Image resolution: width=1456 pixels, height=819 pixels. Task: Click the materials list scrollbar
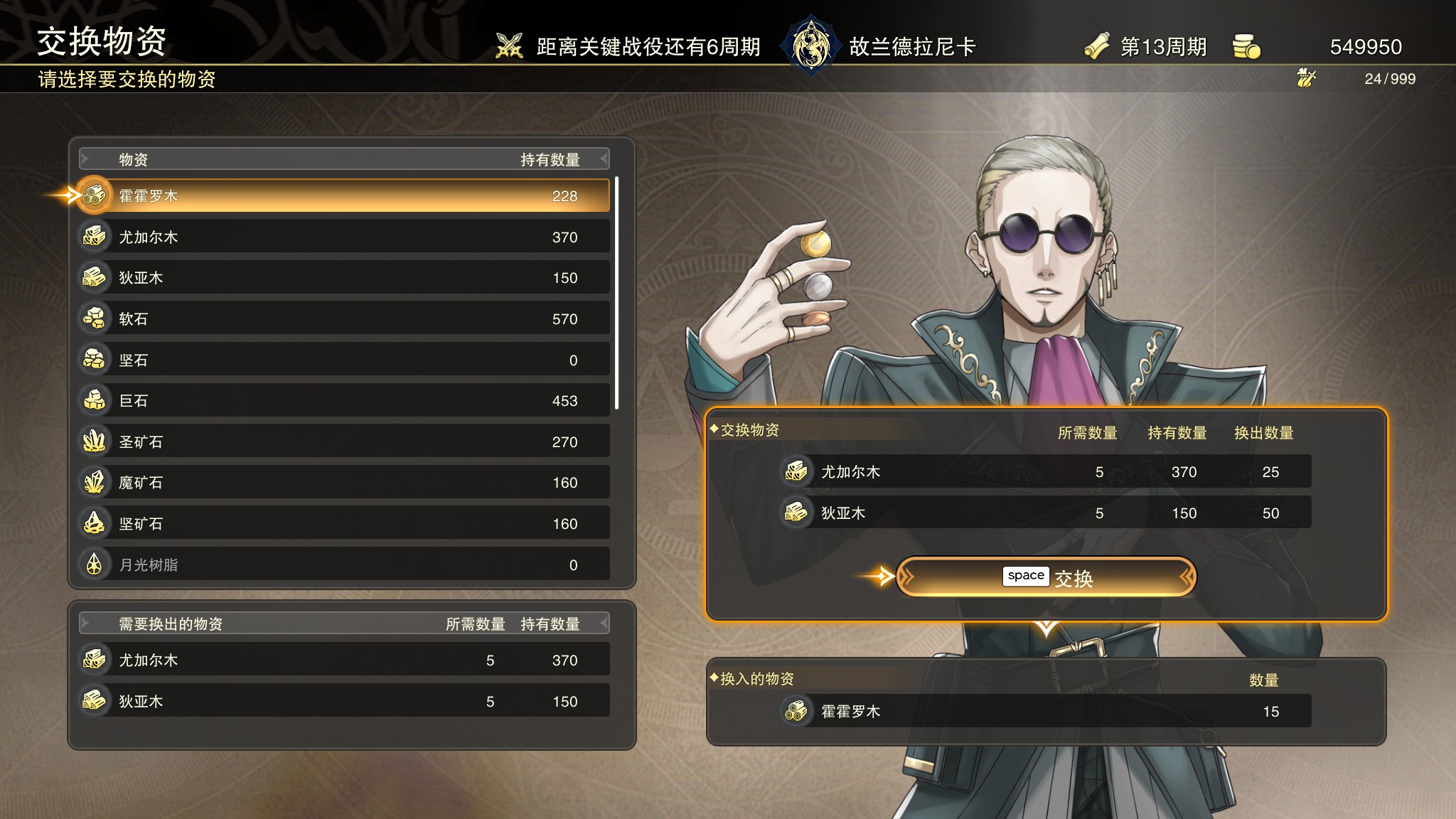click(x=616, y=293)
